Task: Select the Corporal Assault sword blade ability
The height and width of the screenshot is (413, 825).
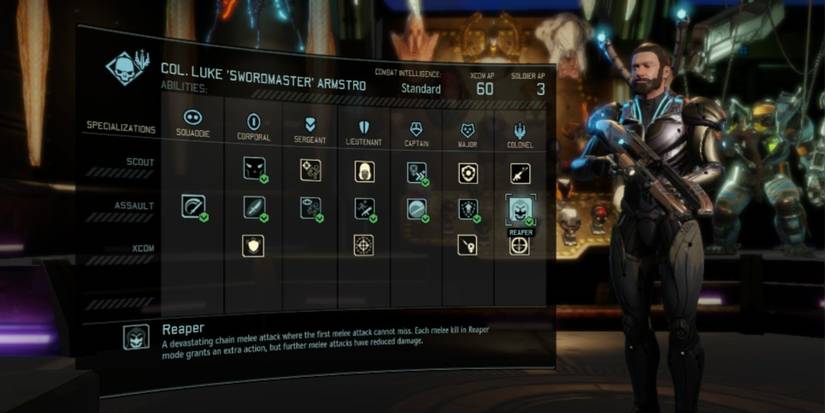Action: 253,208
